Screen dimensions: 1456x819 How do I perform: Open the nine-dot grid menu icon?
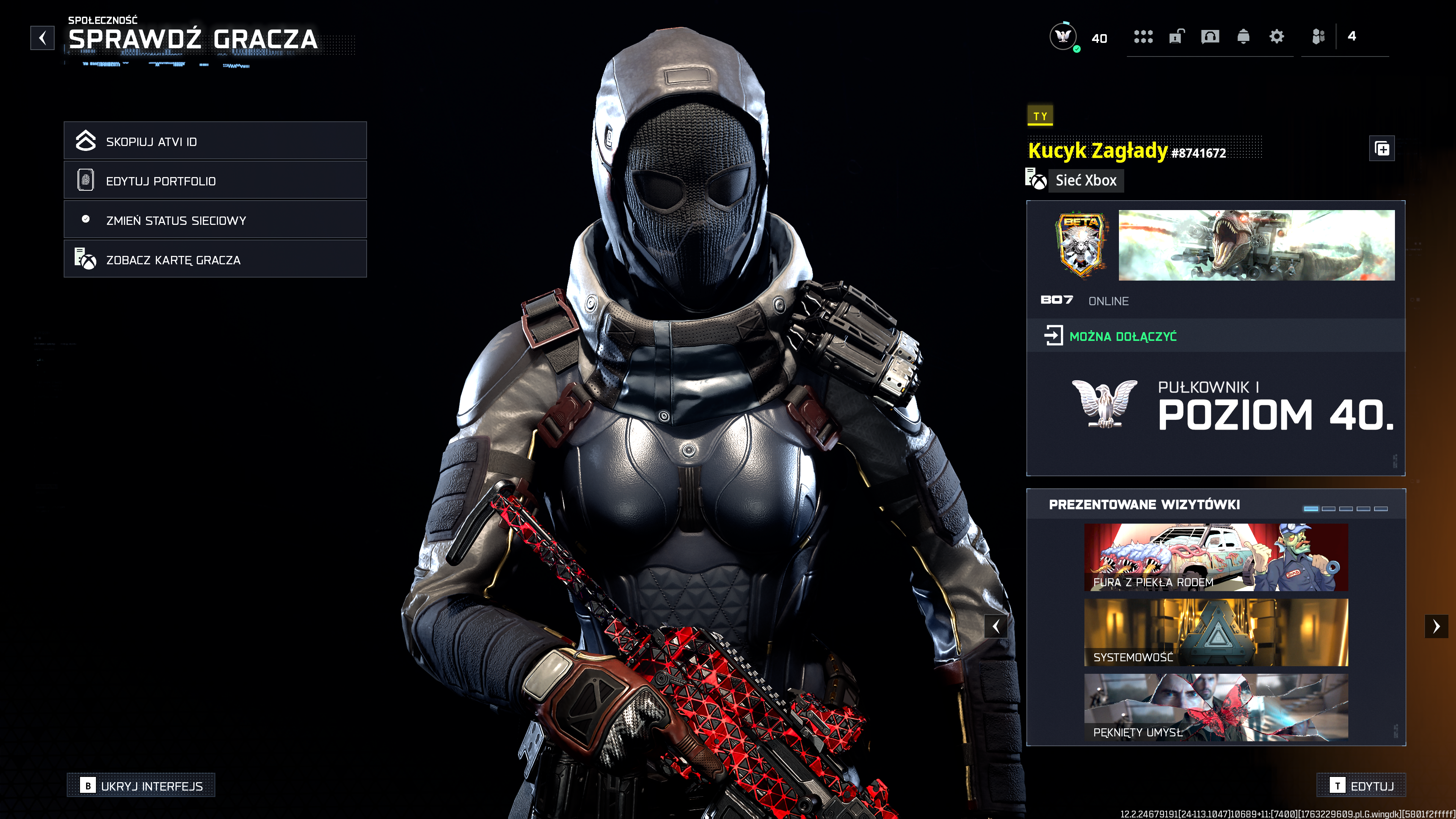tap(1143, 37)
